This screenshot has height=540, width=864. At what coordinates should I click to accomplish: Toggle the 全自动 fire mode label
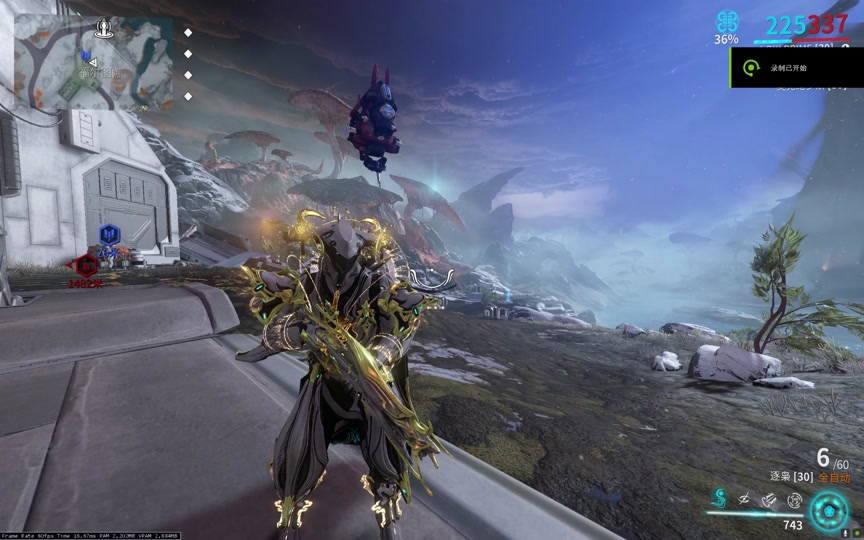(x=832, y=478)
